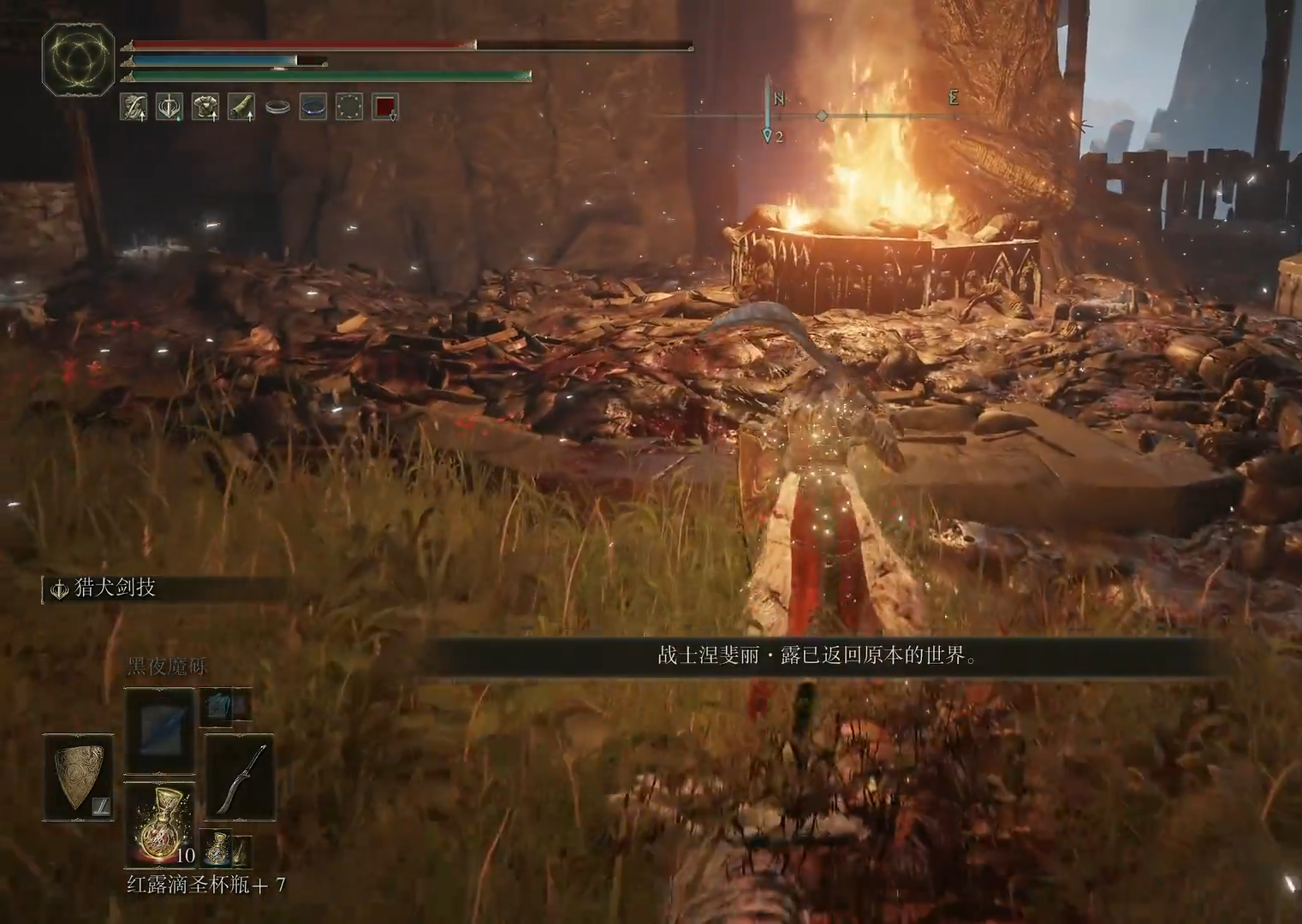Choose the 黑夜魔砾 spell slot
Screen dimensions: 1302x924
(x=160, y=731)
